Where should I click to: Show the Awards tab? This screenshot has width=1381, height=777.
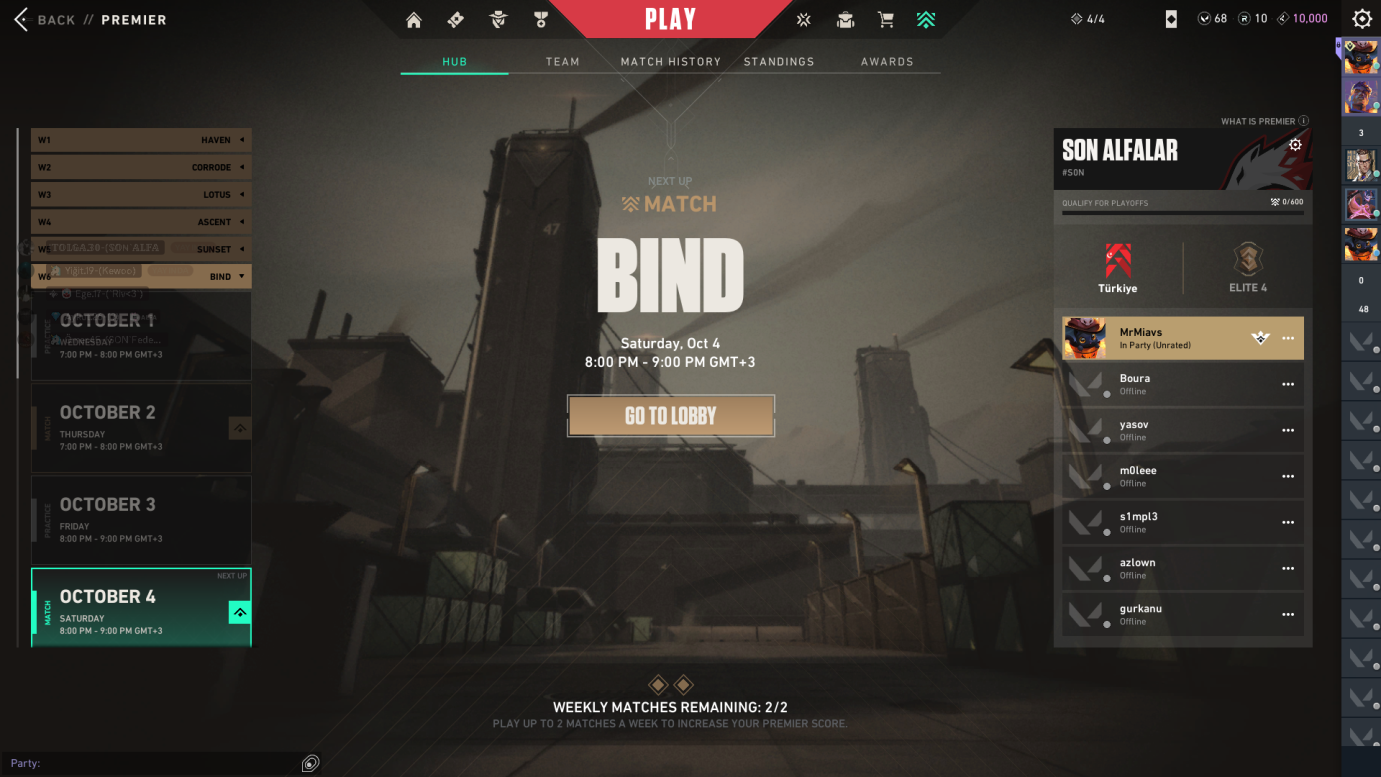[x=887, y=62]
